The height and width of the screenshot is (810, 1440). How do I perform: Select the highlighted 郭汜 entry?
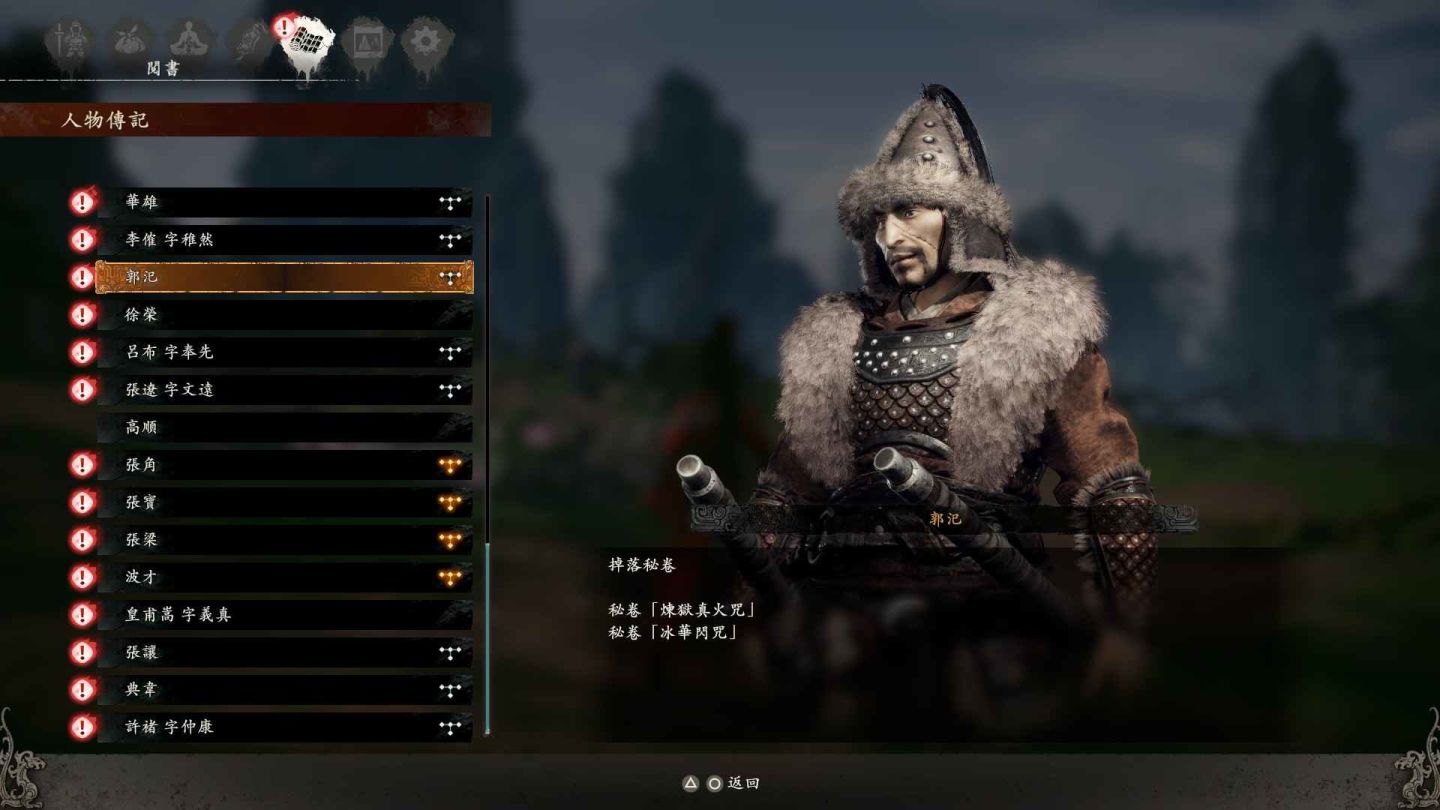(284, 277)
